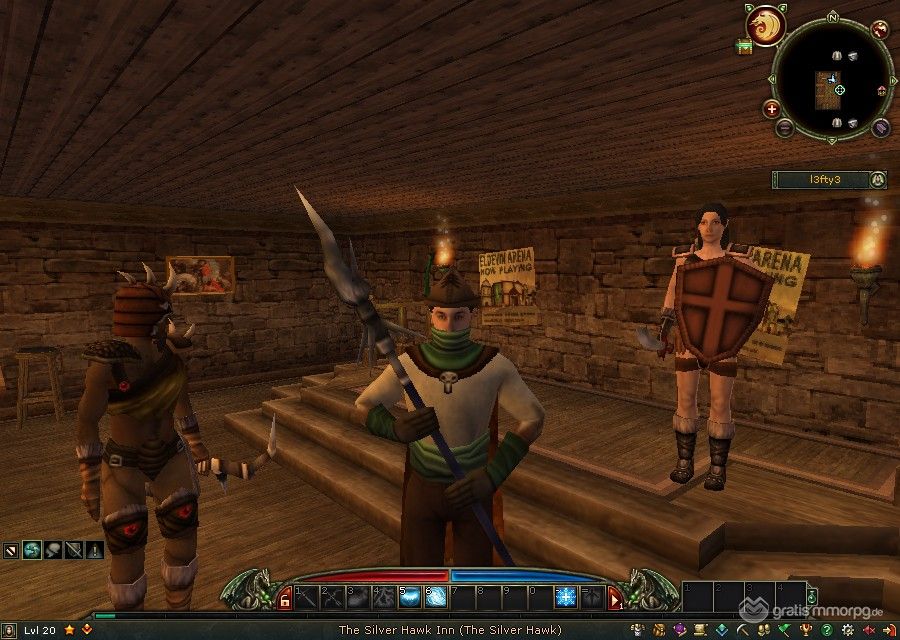This screenshot has width=900, height=640.
Task: Zoom out the minimap with minus button
Action: click(785, 128)
